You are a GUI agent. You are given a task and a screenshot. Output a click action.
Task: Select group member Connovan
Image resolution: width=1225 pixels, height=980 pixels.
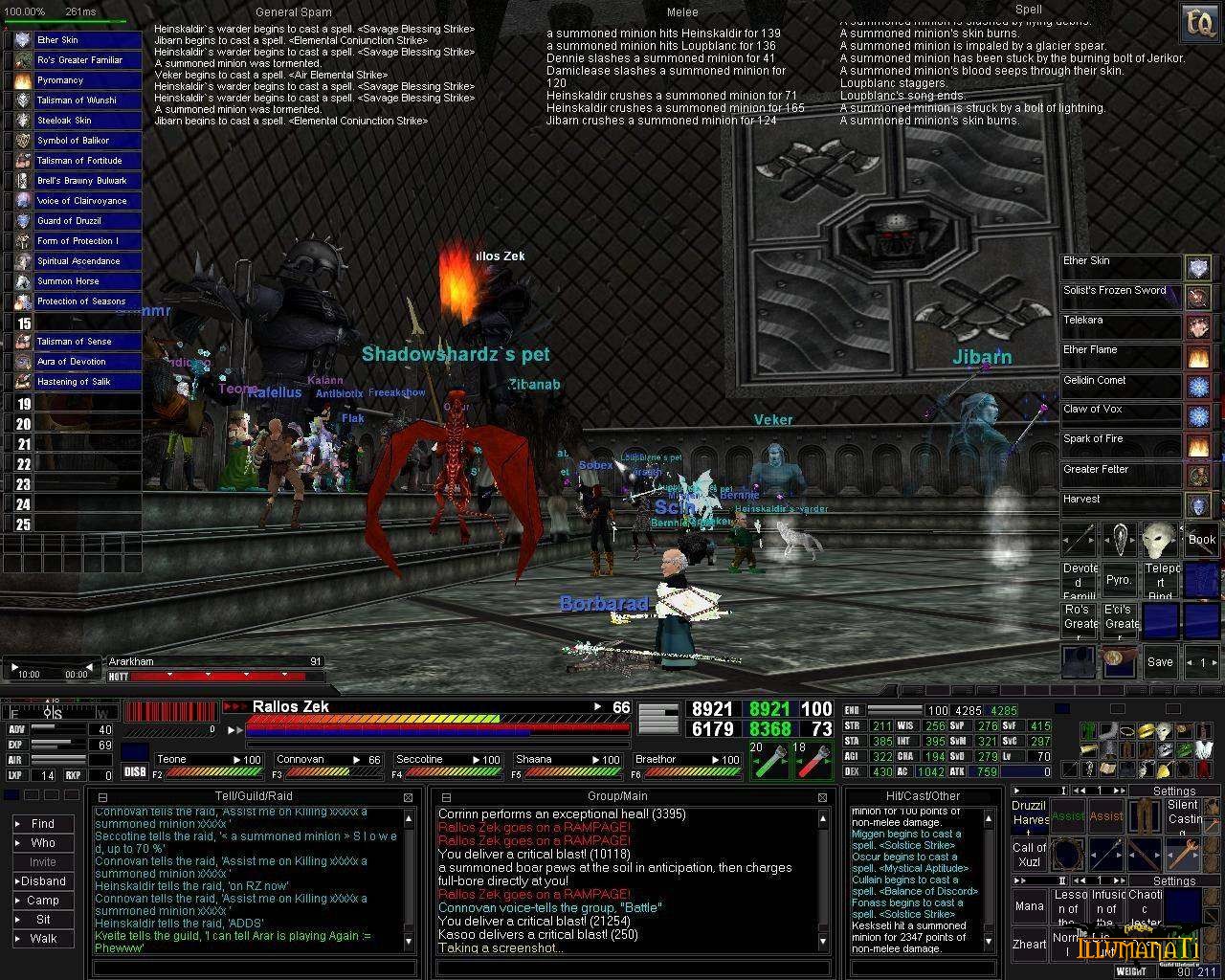coord(327,760)
